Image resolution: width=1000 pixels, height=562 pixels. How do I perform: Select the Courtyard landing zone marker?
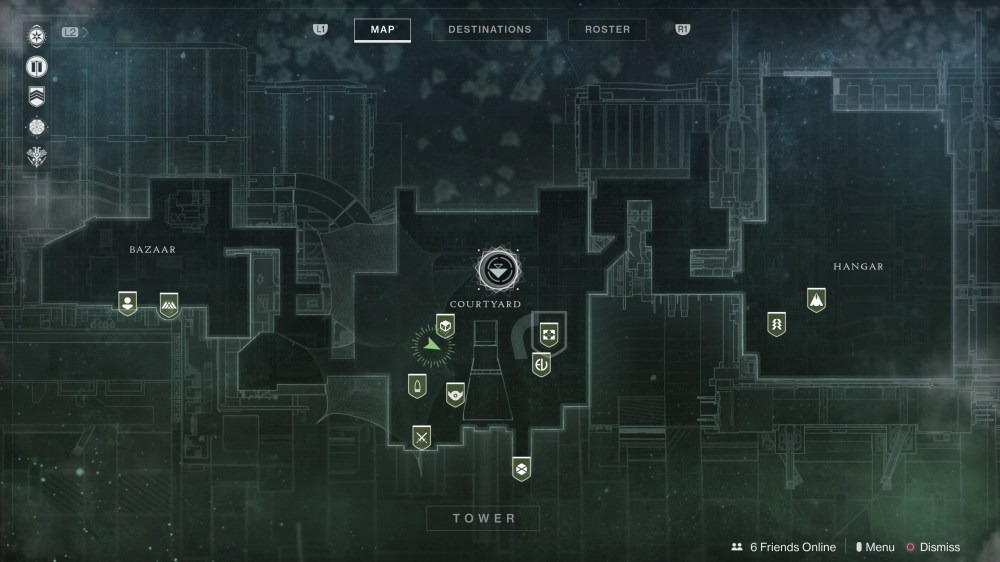tap(498, 268)
